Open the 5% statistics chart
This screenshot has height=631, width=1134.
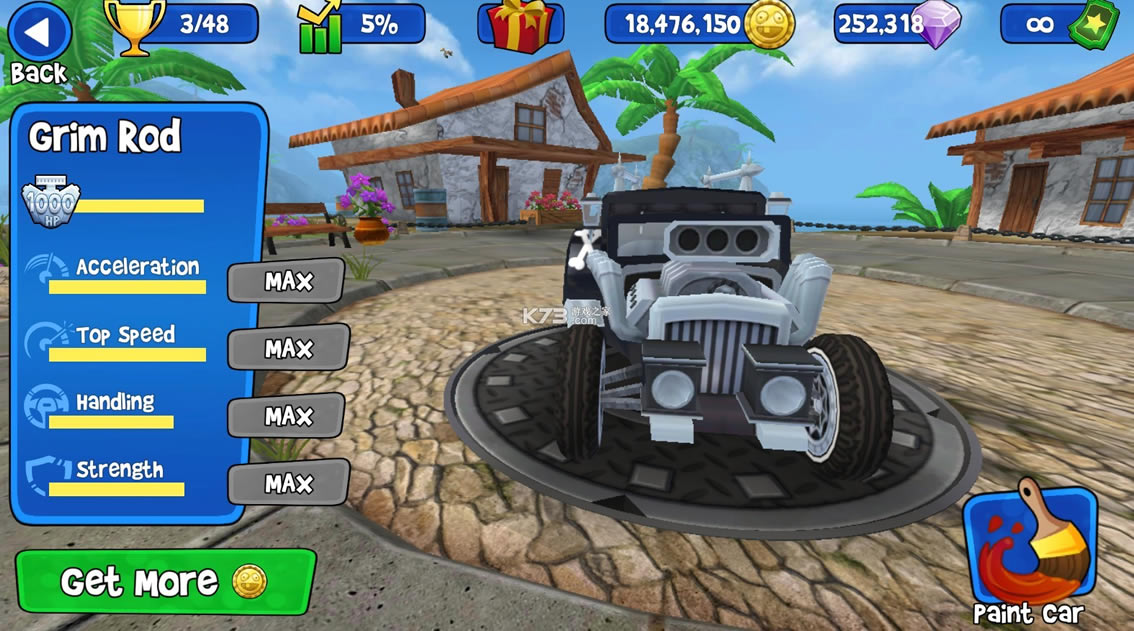(361, 25)
